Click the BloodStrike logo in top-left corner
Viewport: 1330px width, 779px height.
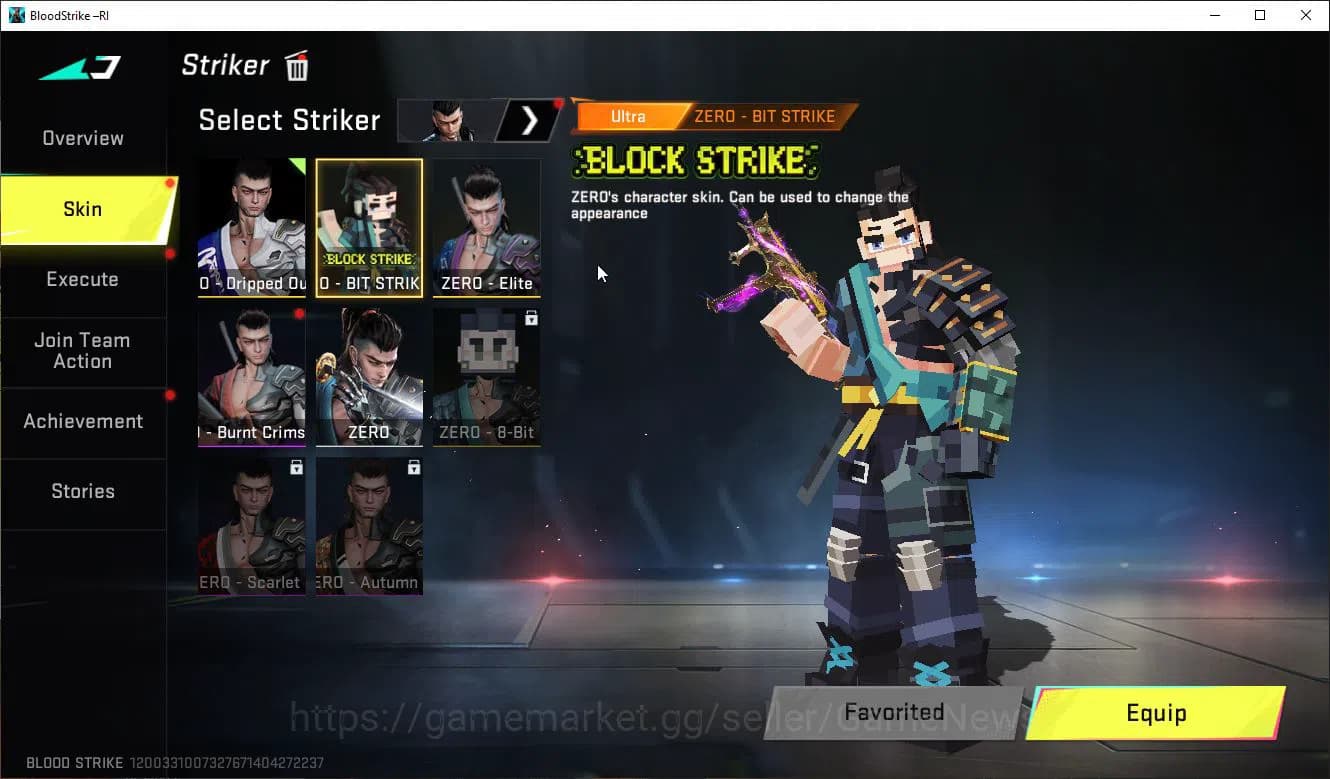(x=78, y=67)
